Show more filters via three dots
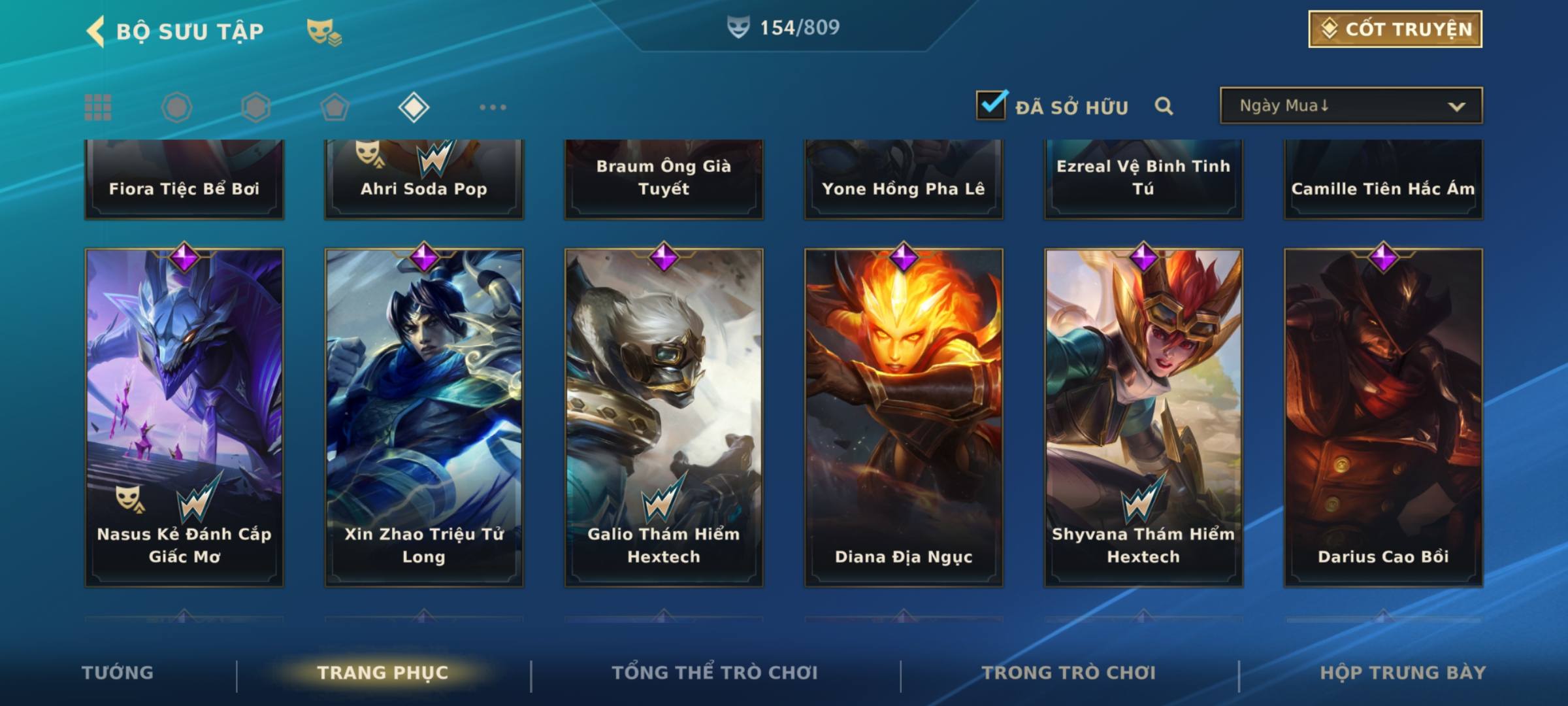Image resolution: width=1568 pixels, height=706 pixels. [493, 107]
